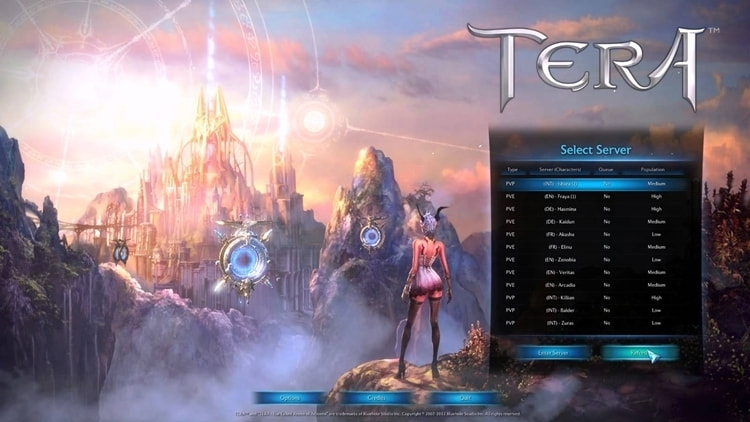This screenshot has width=750, height=422.
Task: Open the Options menu
Action: [290, 397]
